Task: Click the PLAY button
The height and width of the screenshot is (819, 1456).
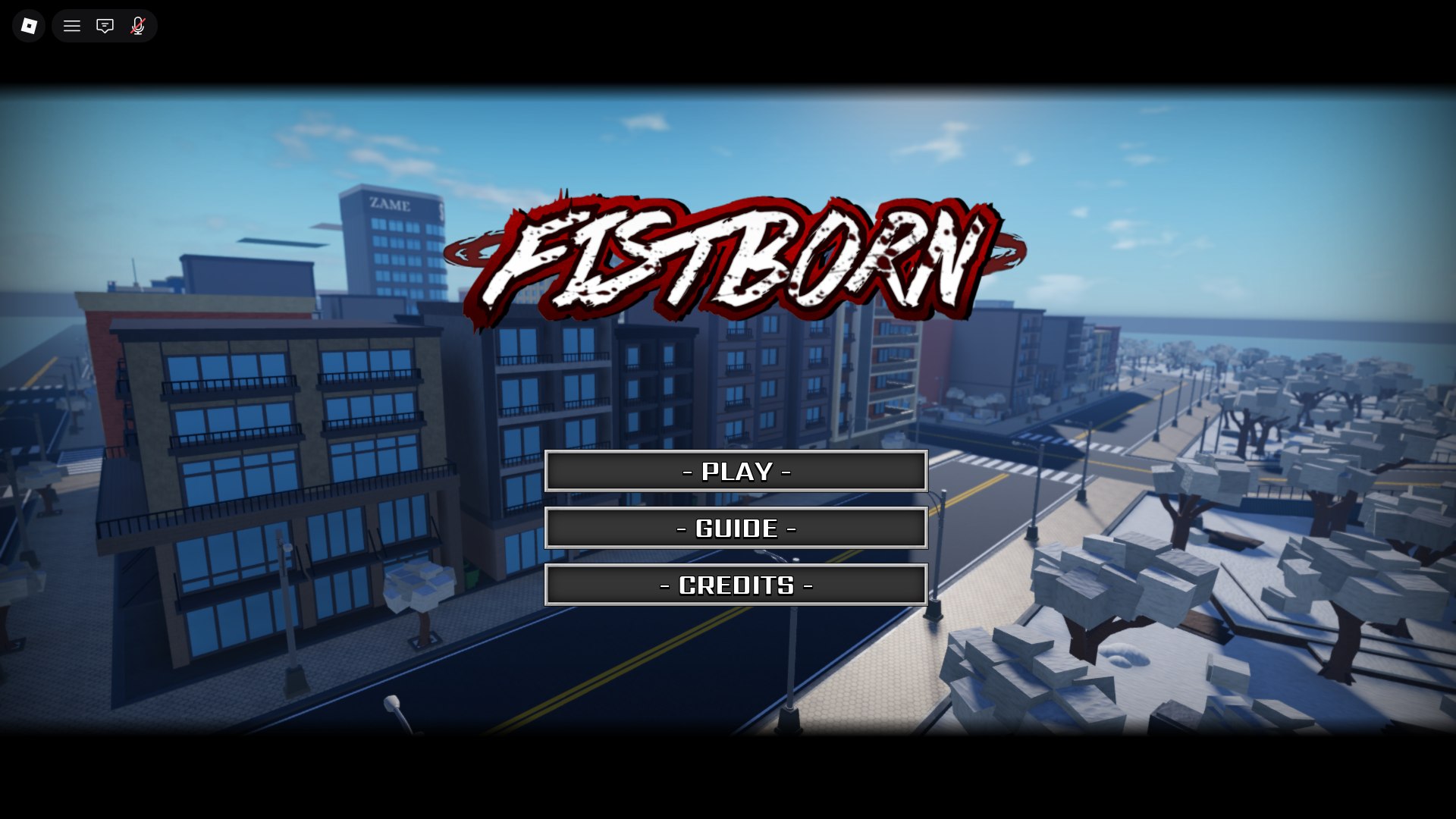Action: click(736, 471)
